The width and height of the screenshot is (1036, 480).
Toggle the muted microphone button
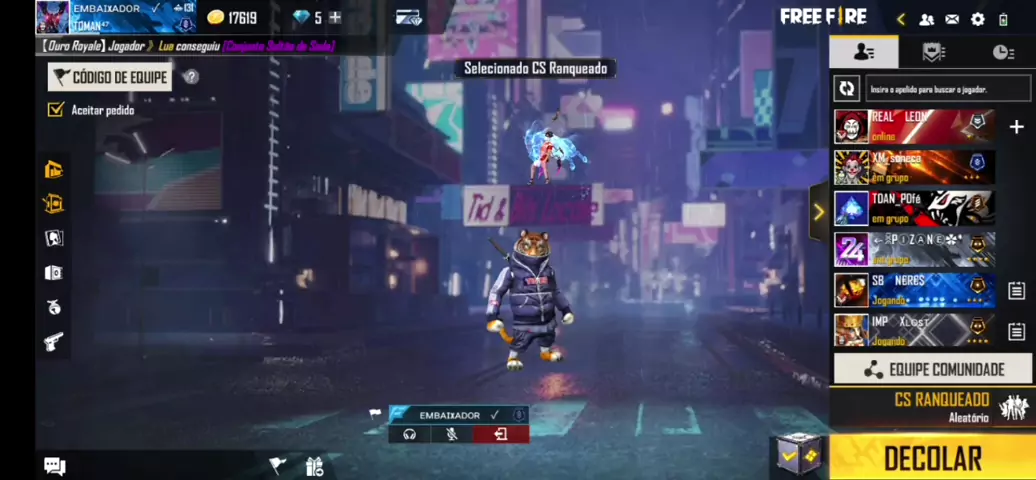452,434
